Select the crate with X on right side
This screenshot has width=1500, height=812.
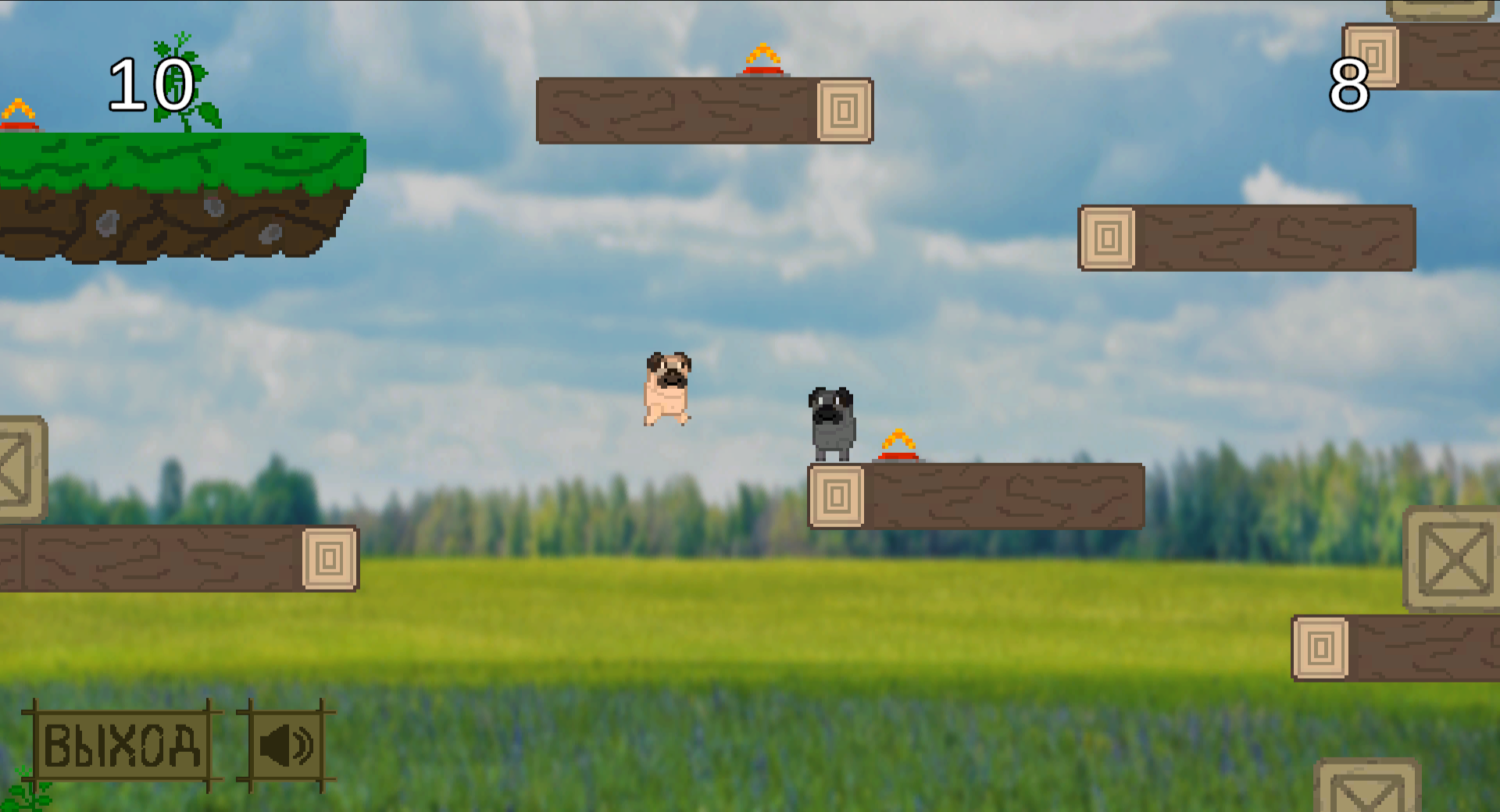1455,557
